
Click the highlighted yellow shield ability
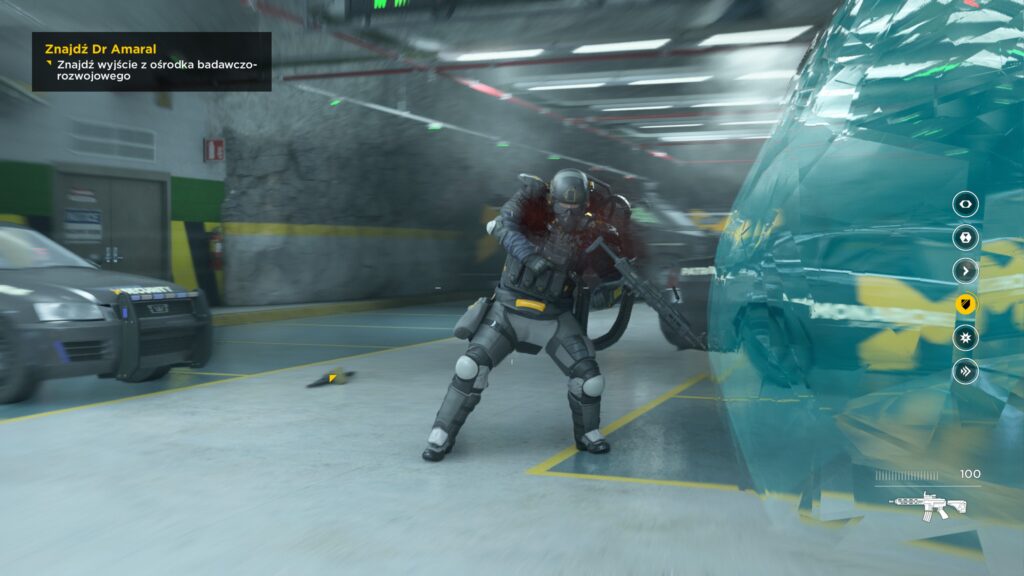click(965, 304)
